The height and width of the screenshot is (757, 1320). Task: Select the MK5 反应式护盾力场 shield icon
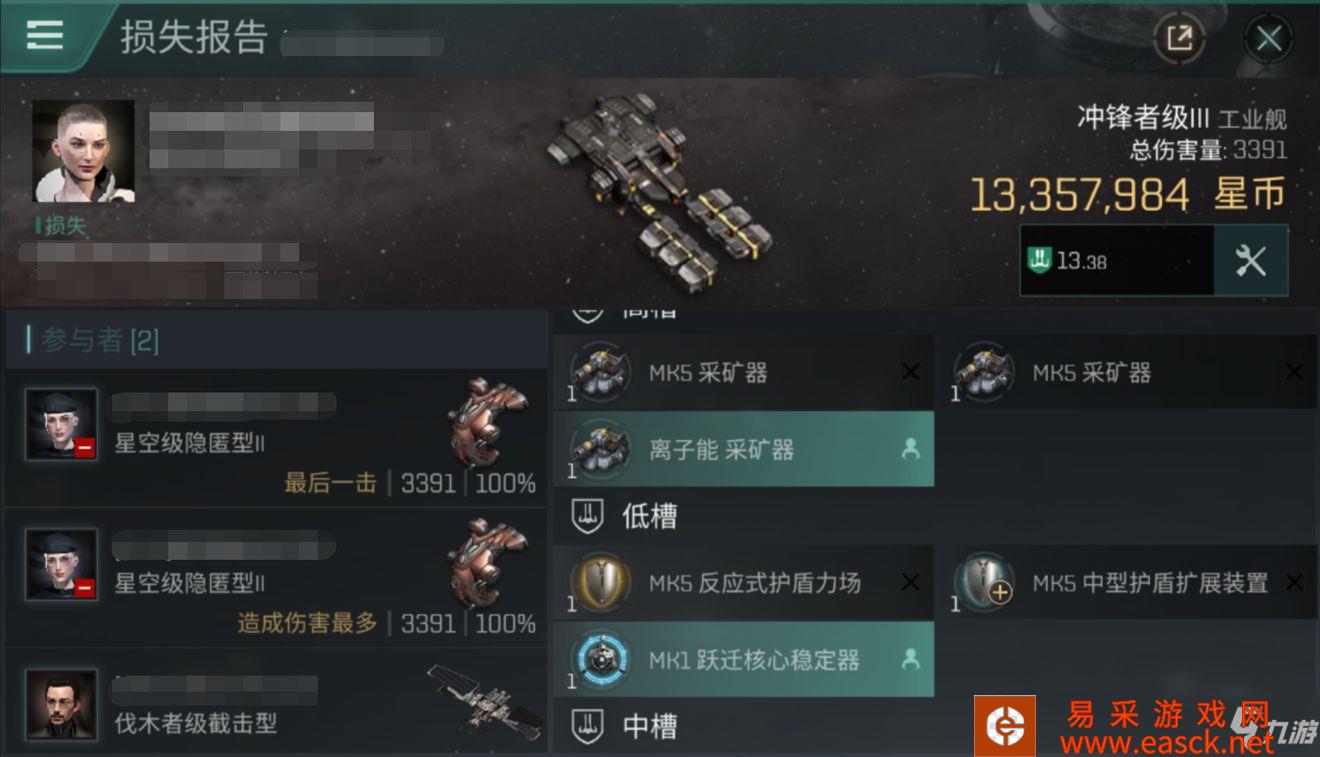click(x=598, y=582)
